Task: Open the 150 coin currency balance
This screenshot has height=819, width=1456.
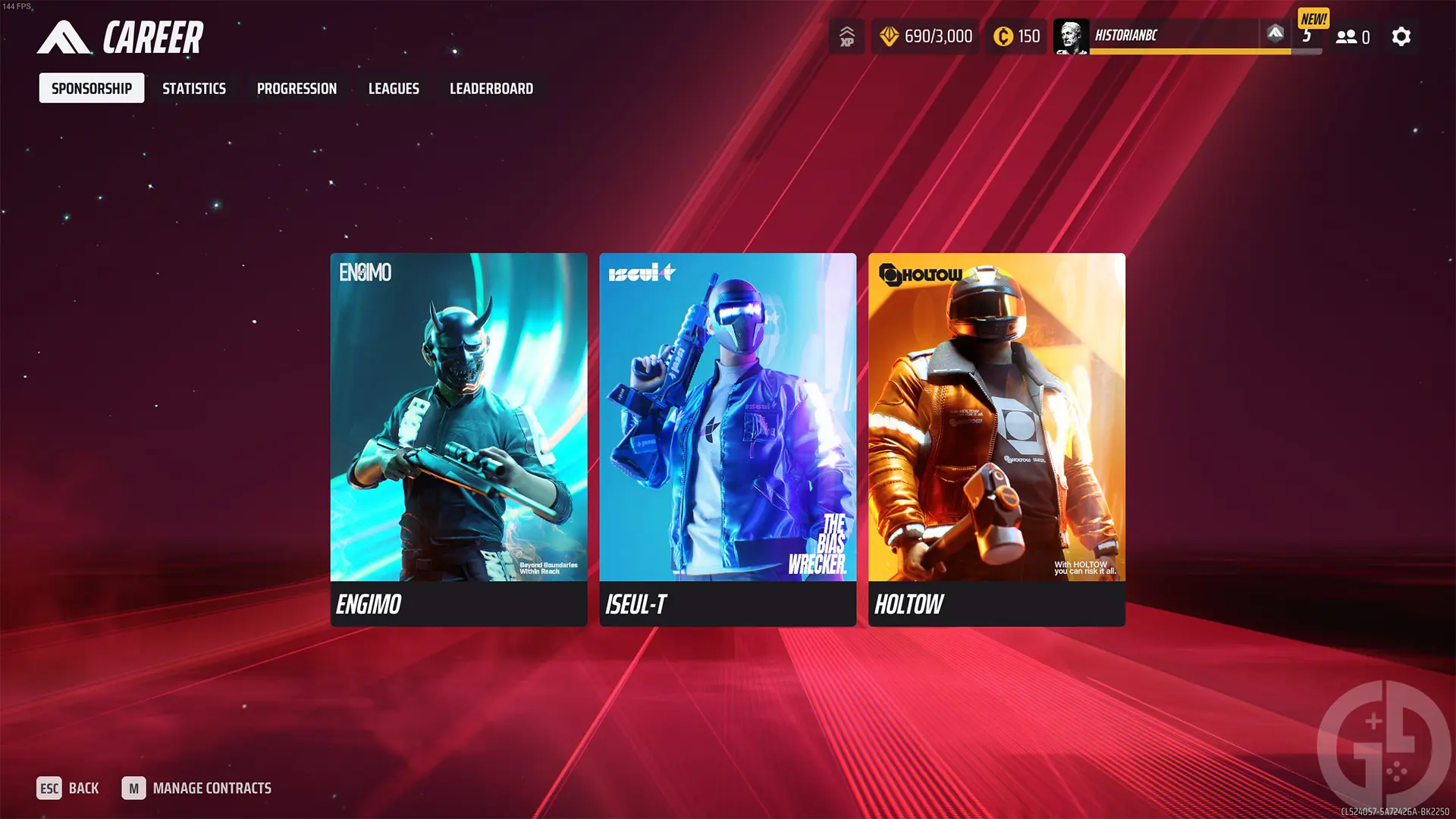Action: point(1017,36)
